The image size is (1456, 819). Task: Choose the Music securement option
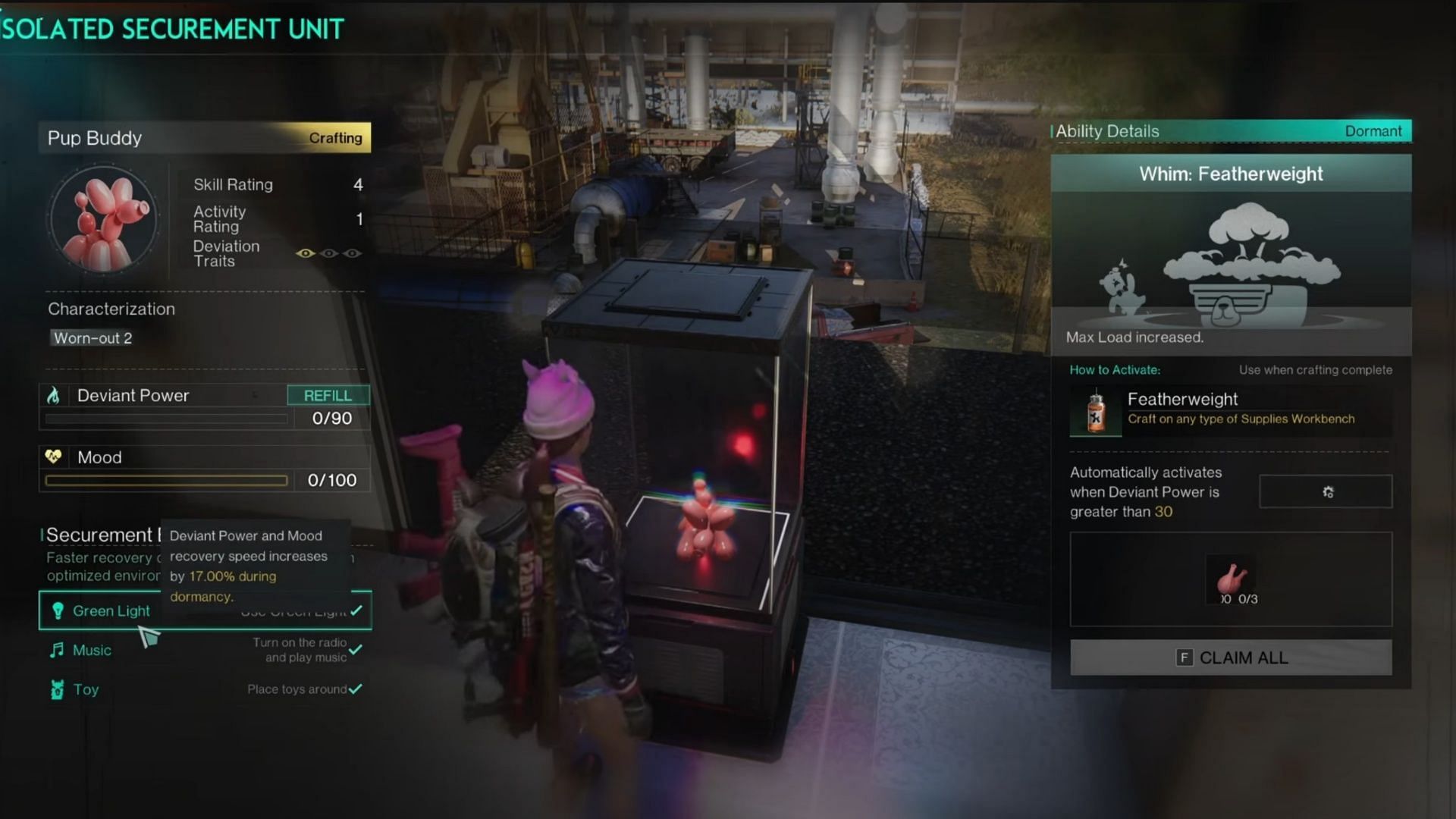(x=92, y=650)
